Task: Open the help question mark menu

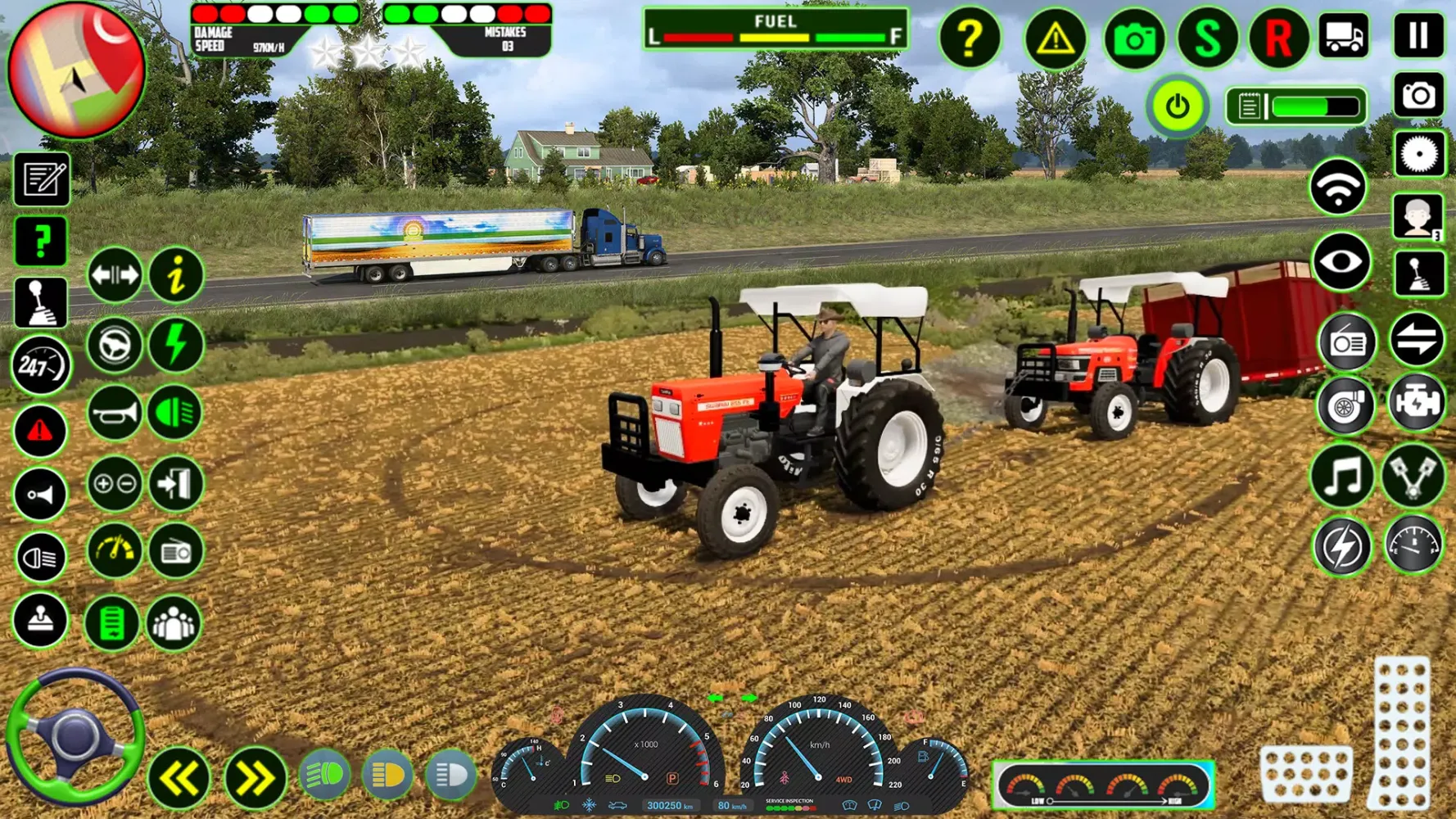Action: [x=971, y=38]
